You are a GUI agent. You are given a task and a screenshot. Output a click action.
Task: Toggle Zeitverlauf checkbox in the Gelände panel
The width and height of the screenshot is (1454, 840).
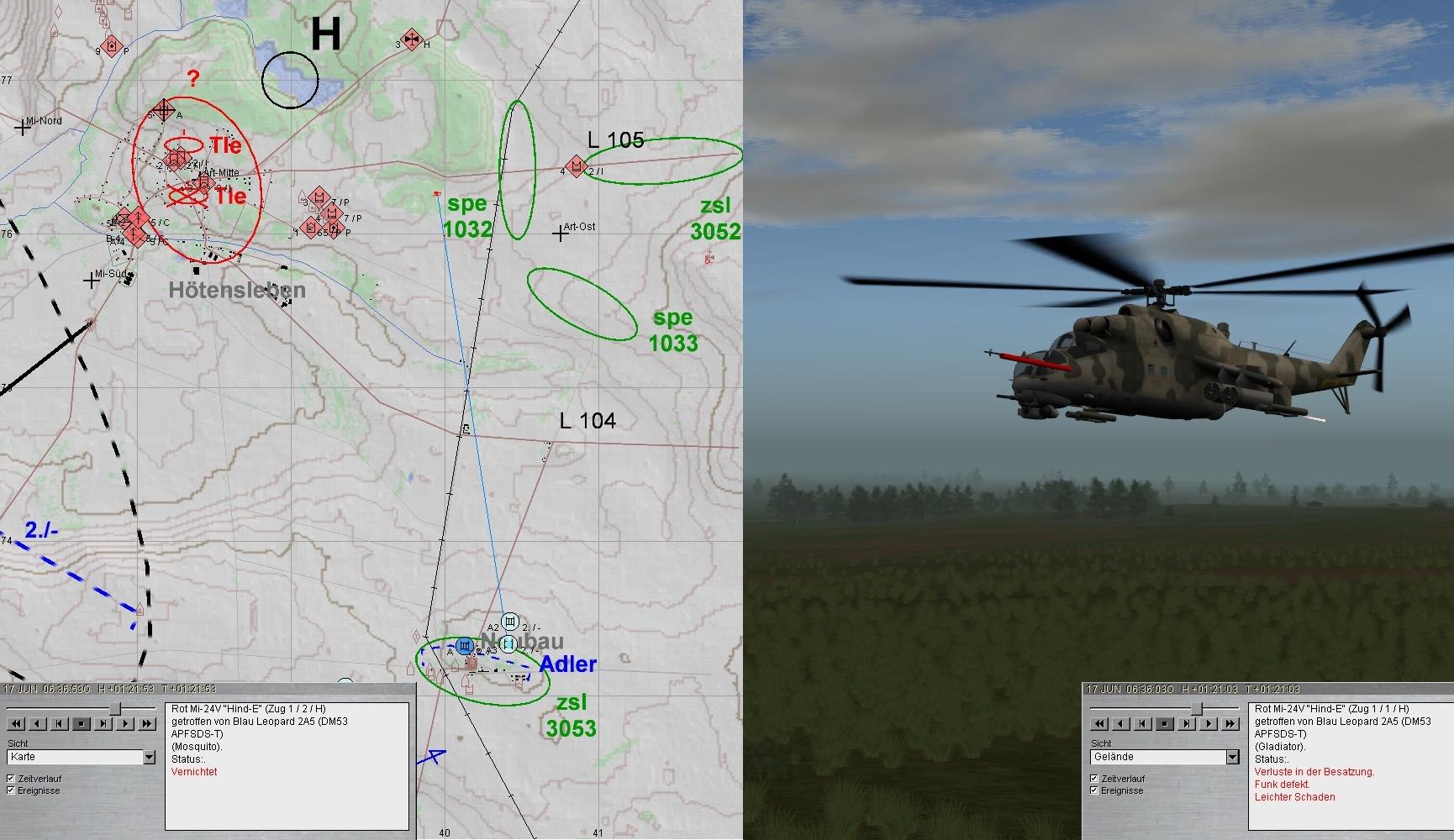(x=1094, y=779)
